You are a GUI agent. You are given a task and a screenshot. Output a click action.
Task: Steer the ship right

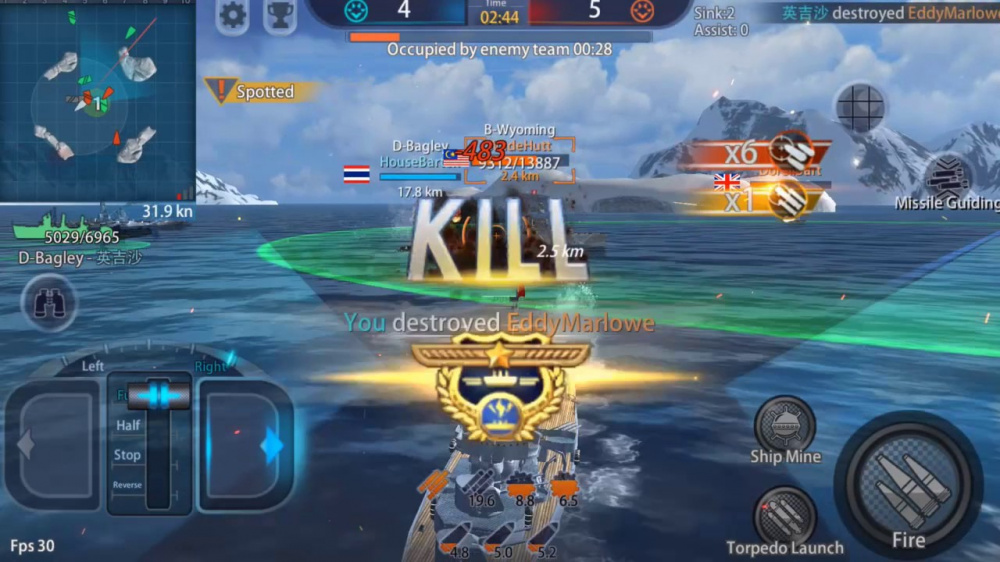click(246, 445)
